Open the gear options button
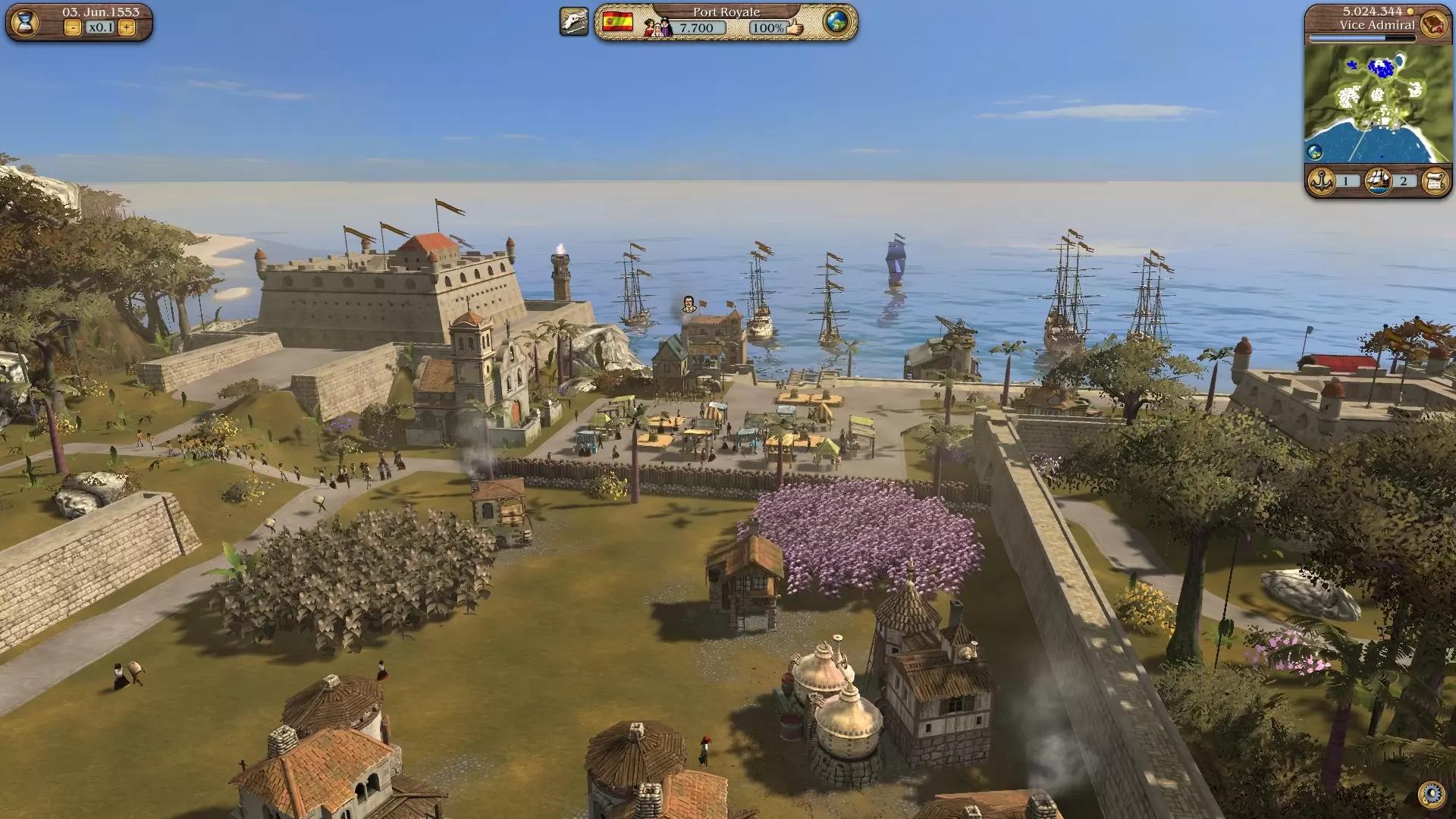 [1432, 794]
